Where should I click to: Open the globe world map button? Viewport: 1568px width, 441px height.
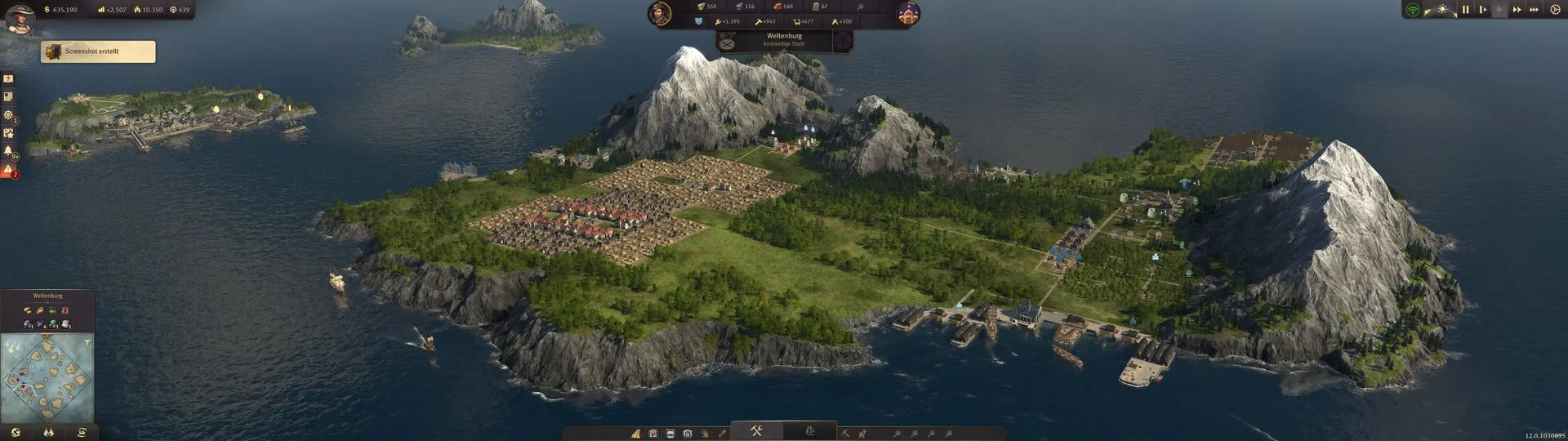pos(16,433)
